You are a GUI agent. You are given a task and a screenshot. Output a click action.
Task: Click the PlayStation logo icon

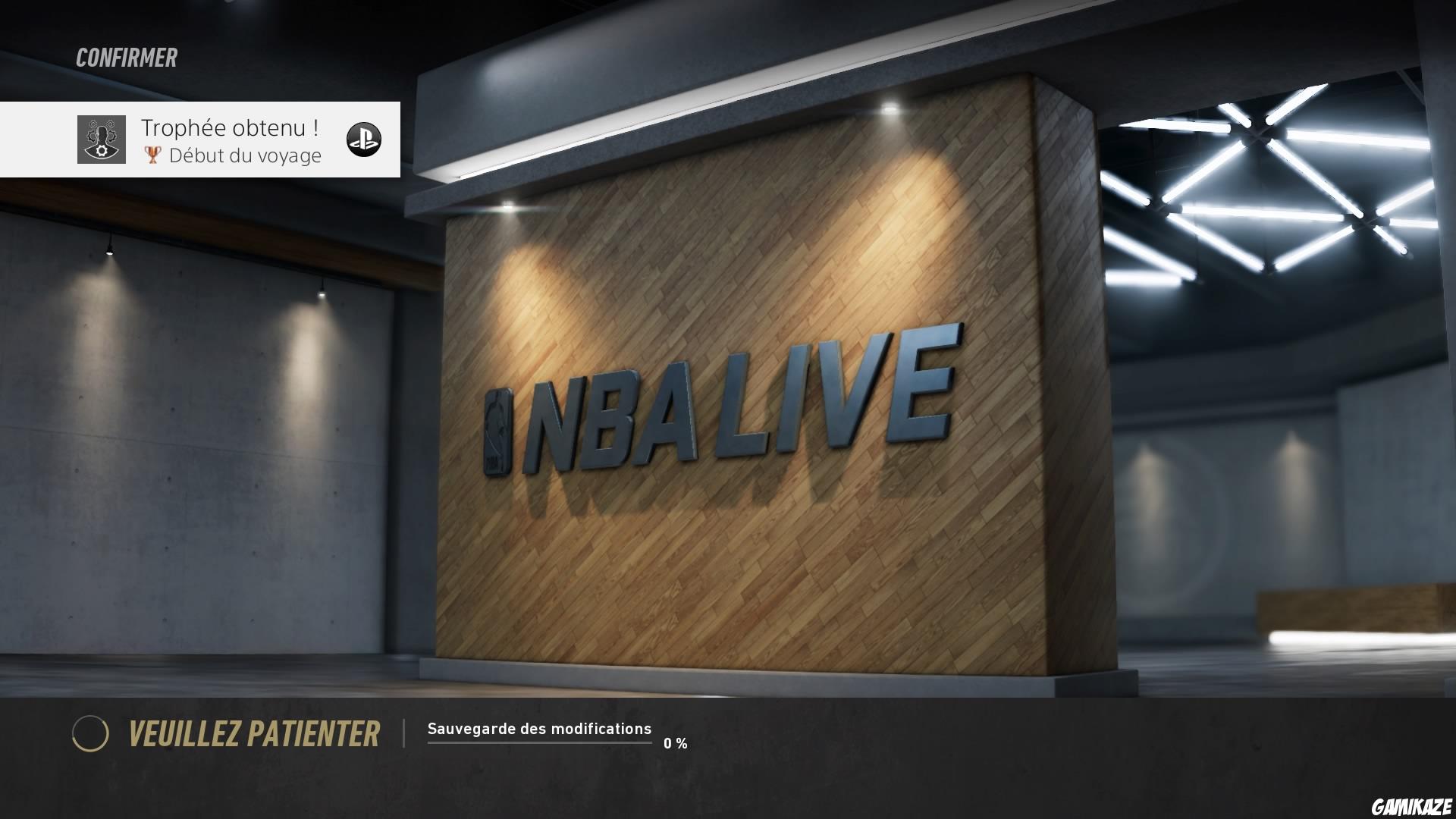click(364, 140)
